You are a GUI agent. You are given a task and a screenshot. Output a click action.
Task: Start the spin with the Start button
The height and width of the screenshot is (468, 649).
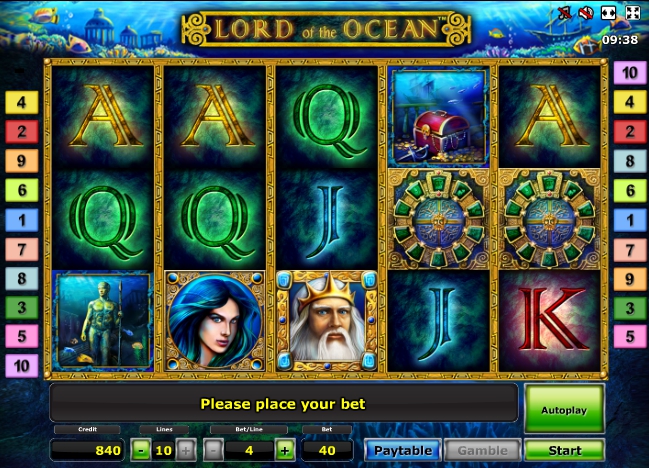(x=564, y=450)
